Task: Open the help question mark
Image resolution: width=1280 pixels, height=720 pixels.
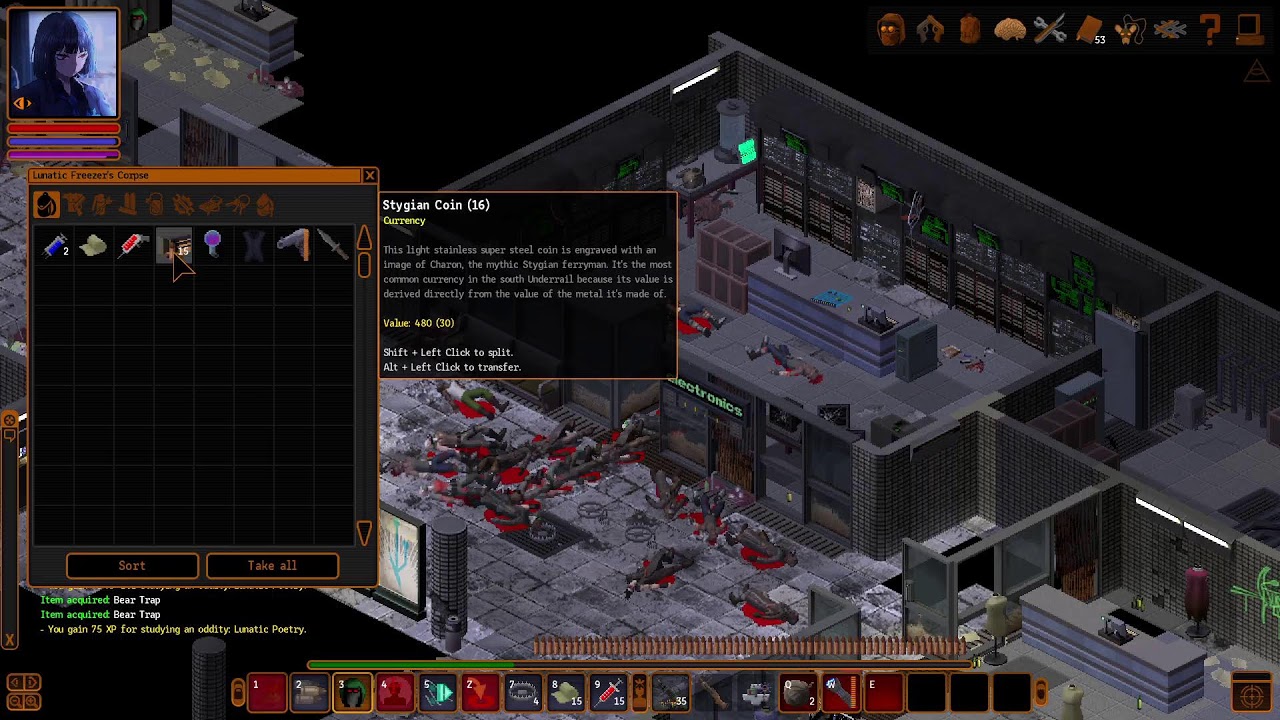Action: point(1210,30)
